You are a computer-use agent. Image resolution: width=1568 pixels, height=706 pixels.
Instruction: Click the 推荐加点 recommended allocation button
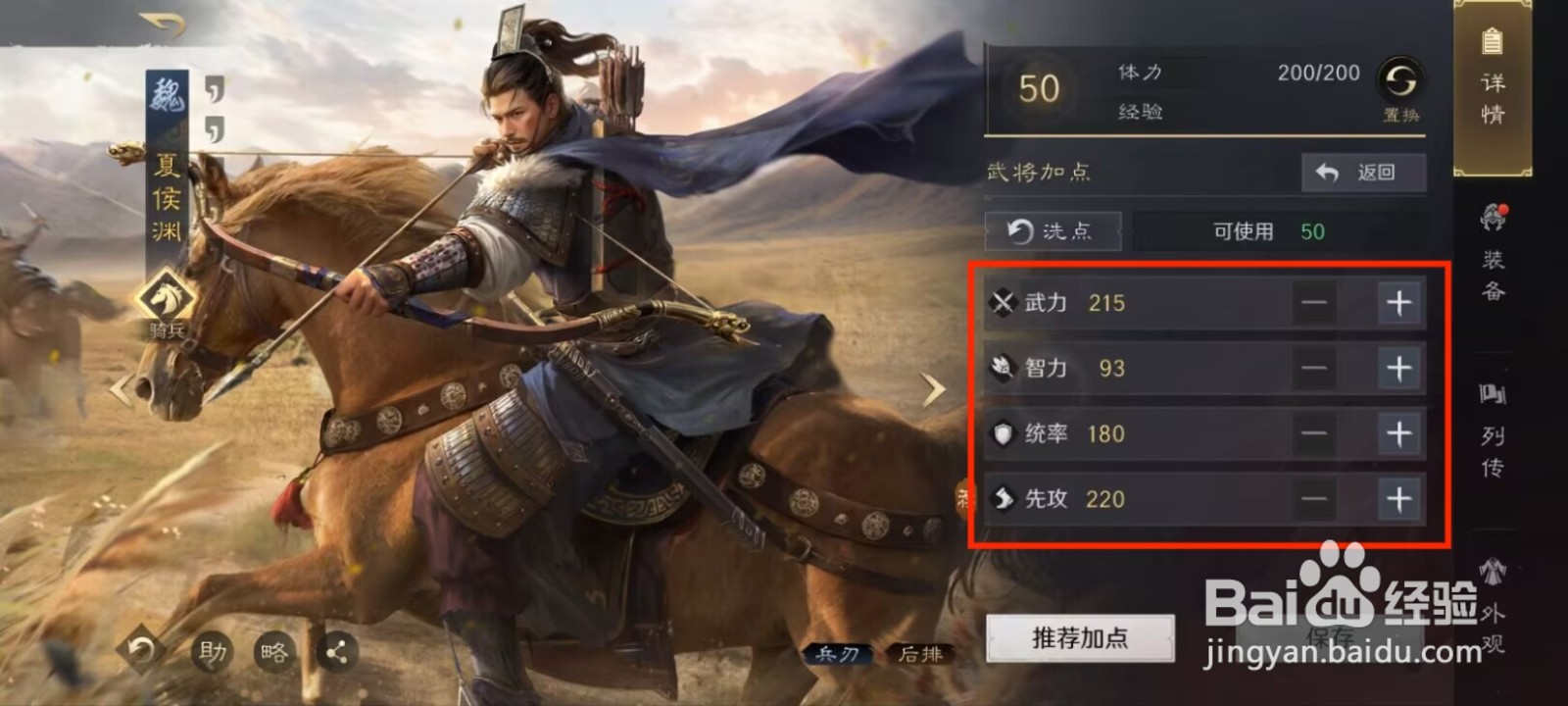(x=1079, y=638)
